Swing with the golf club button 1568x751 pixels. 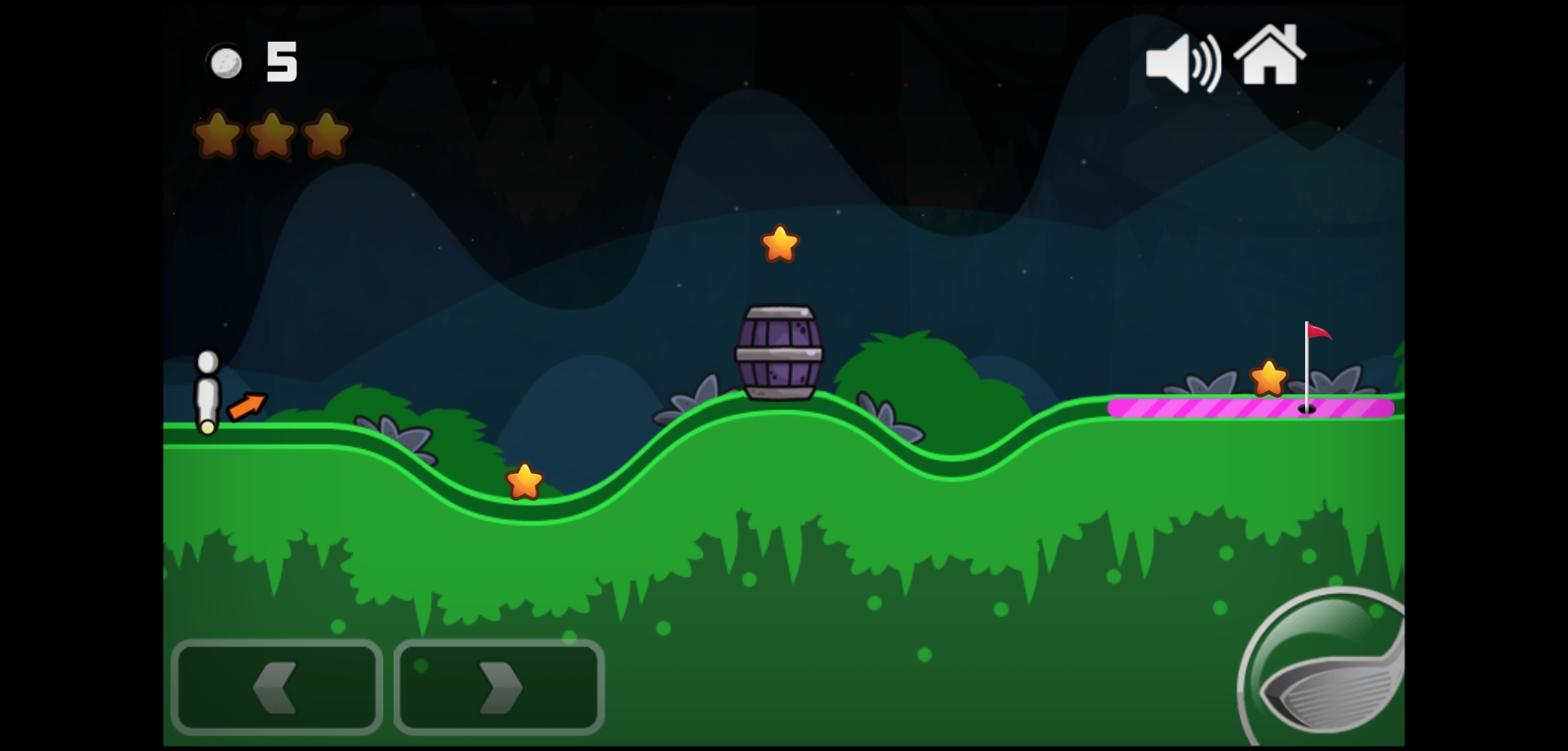pyautogui.click(x=1327, y=670)
